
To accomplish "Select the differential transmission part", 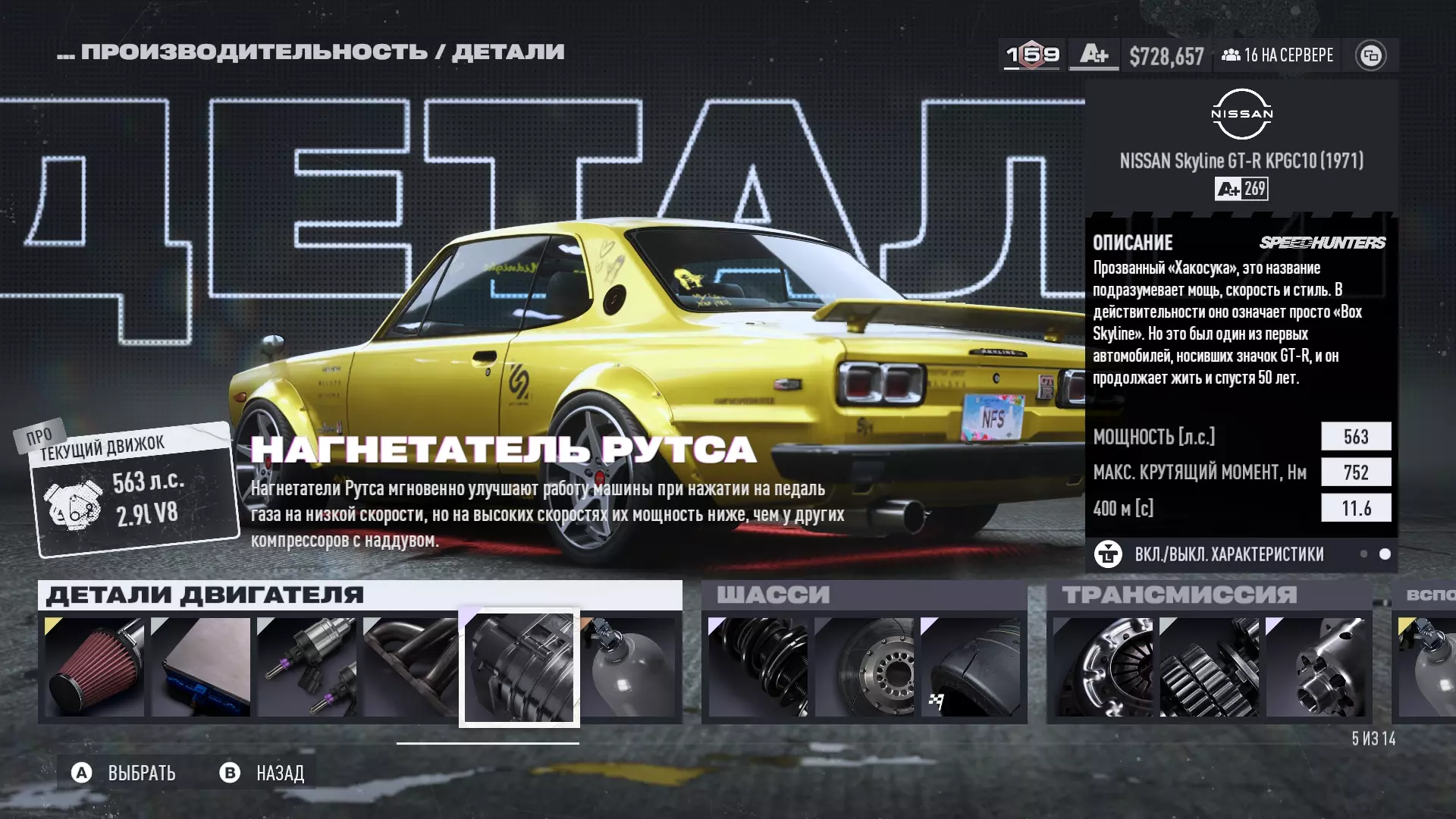I will pyautogui.click(x=1316, y=667).
